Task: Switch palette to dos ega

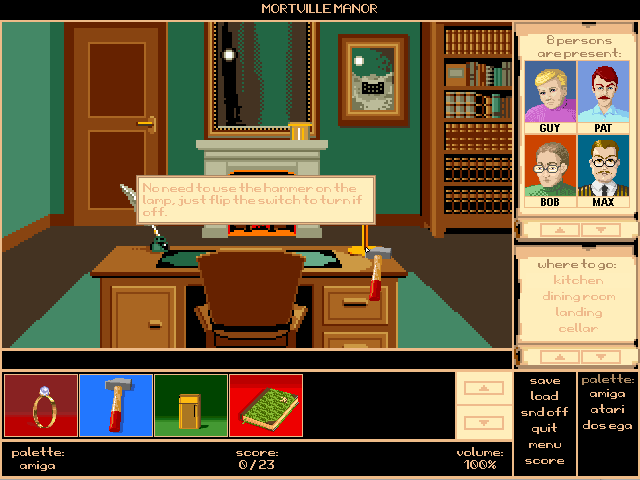Action: 608,426
